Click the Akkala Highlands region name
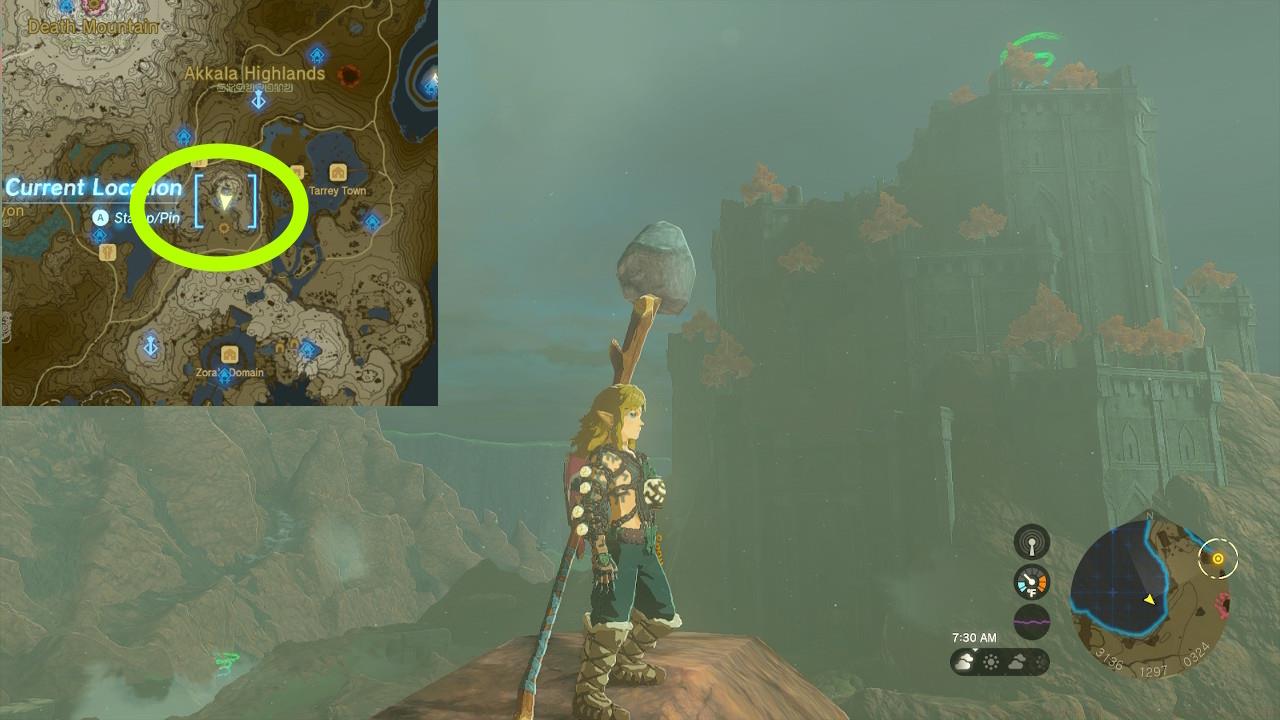Viewport: 1280px width, 720px height. point(254,73)
